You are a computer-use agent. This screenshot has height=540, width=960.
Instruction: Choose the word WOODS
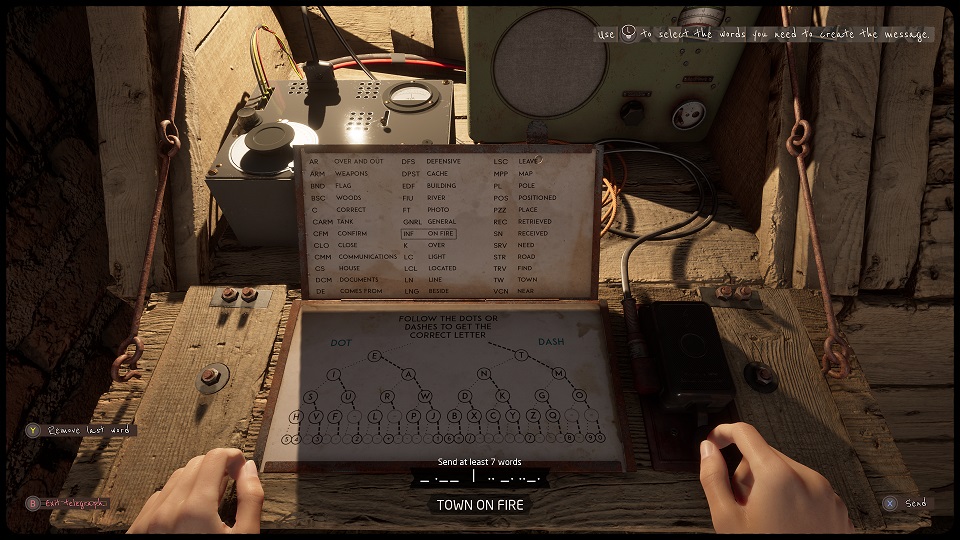[x=348, y=197]
